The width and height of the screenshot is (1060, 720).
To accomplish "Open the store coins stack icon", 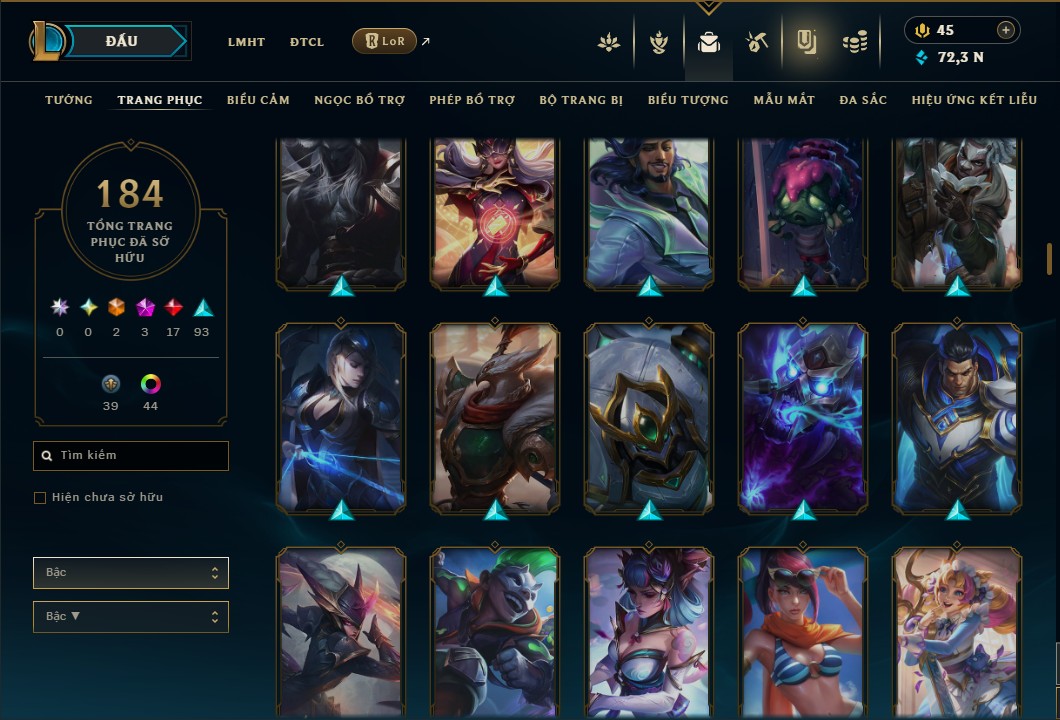I will pyautogui.click(x=854, y=42).
